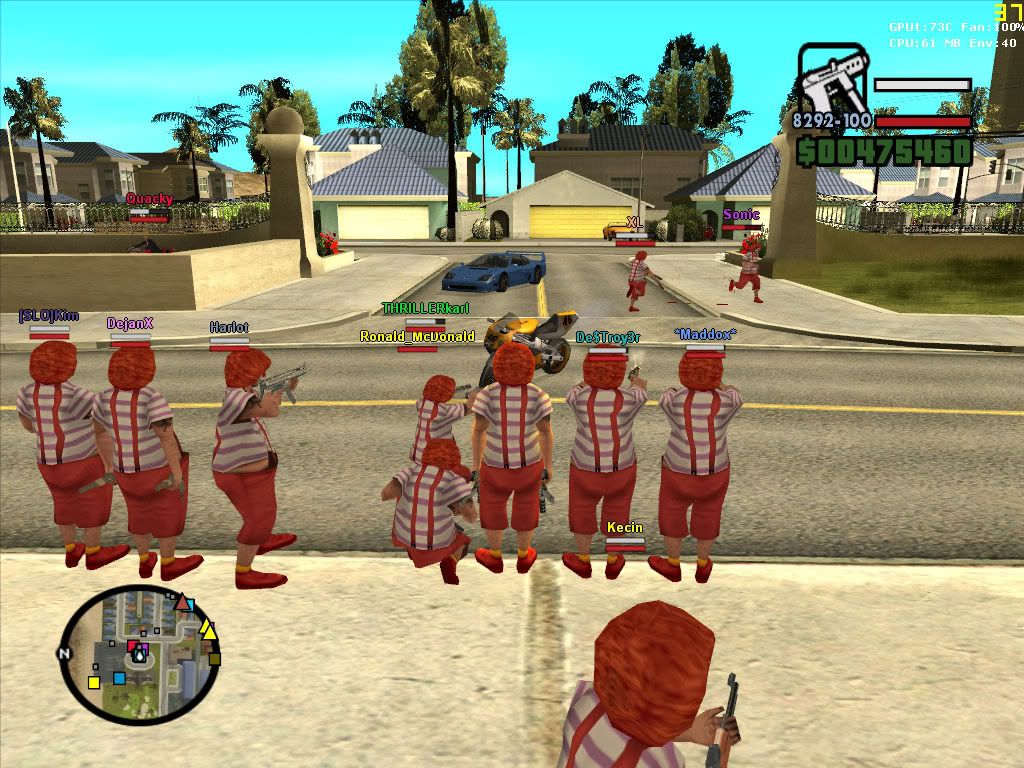Select the olive square blip on radar
The image size is (1024, 768).
[214, 658]
